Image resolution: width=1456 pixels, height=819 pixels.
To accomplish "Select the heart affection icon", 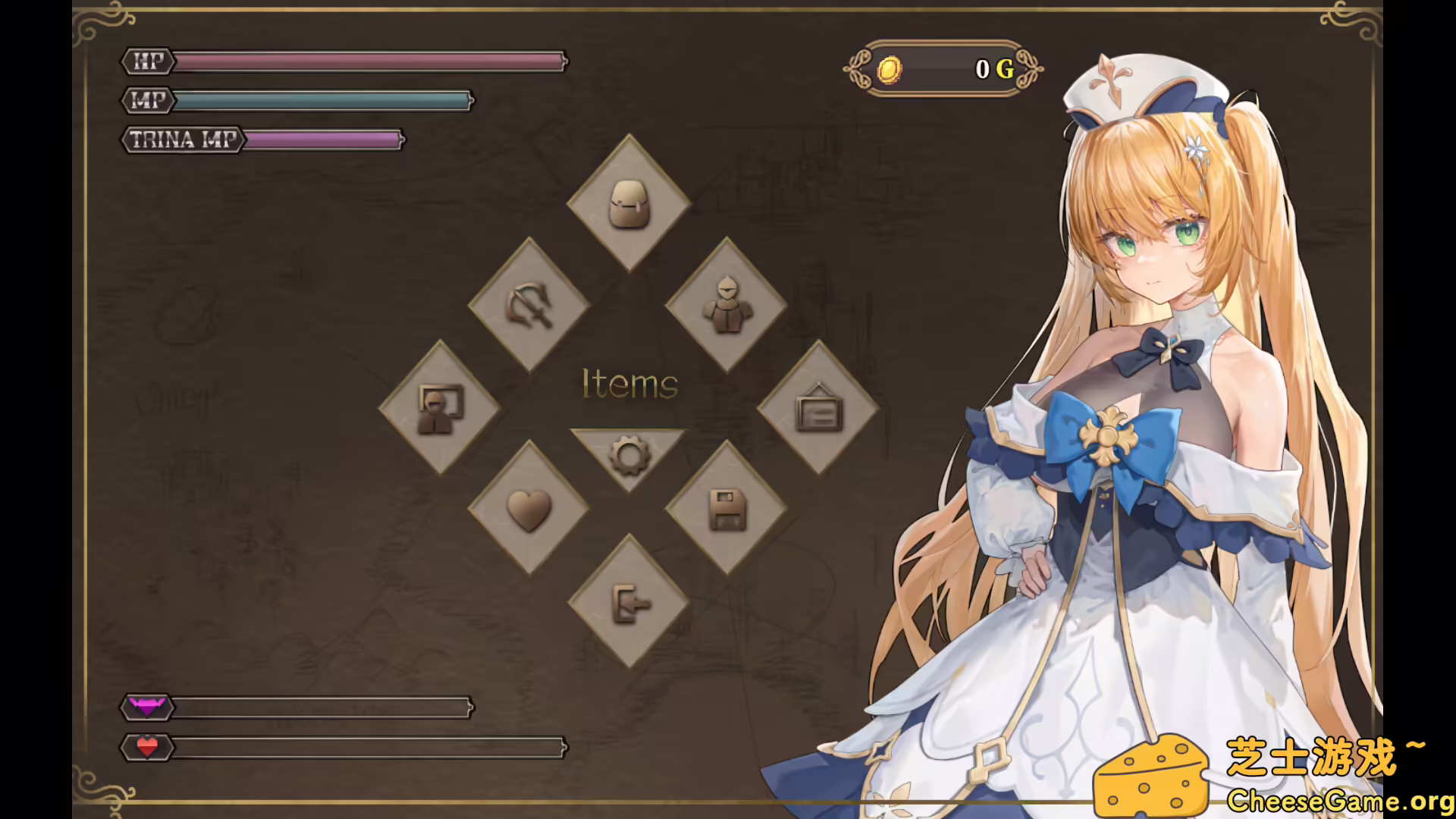I will point(529,510).
